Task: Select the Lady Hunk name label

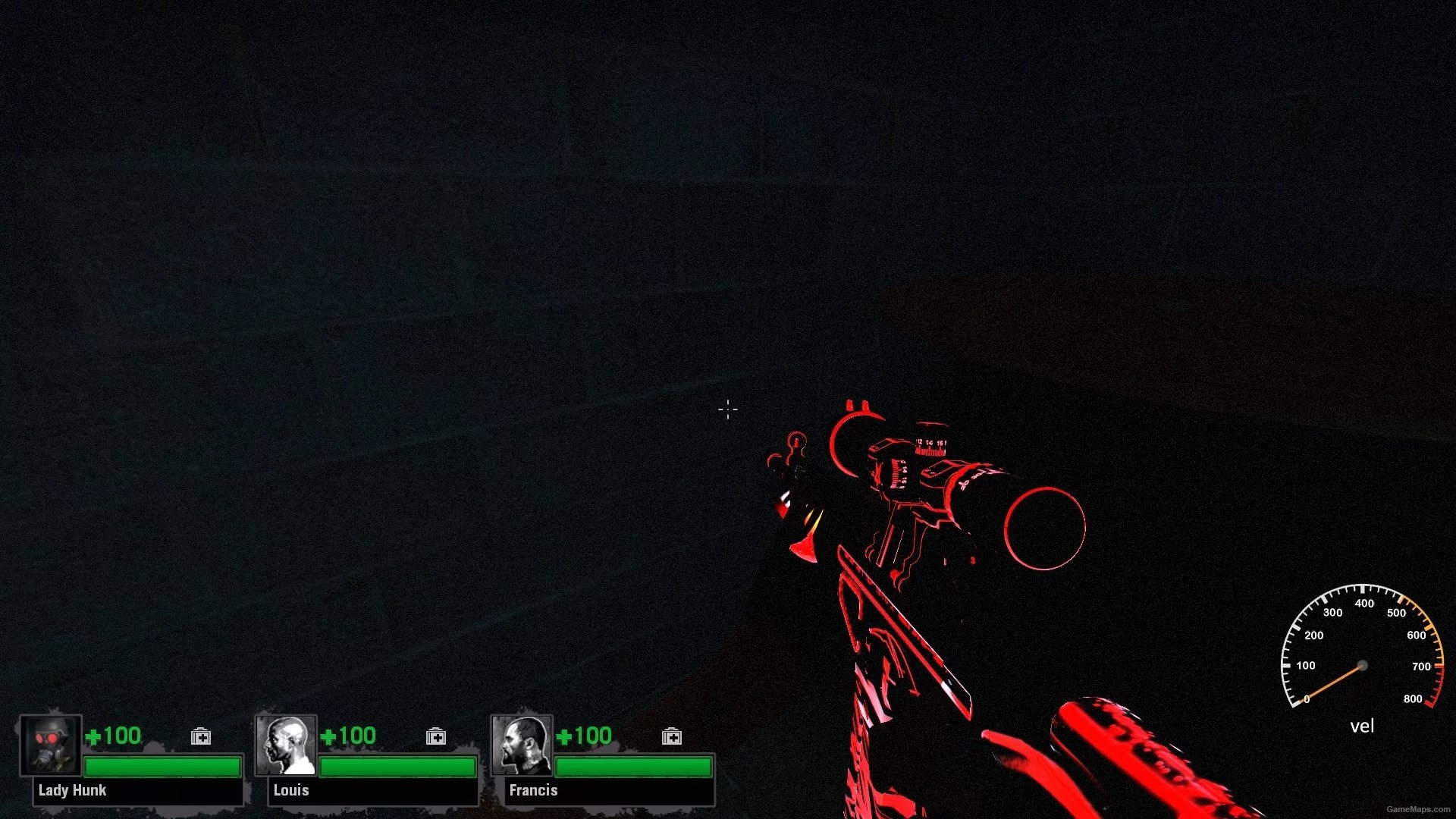Action: [71, 790]
